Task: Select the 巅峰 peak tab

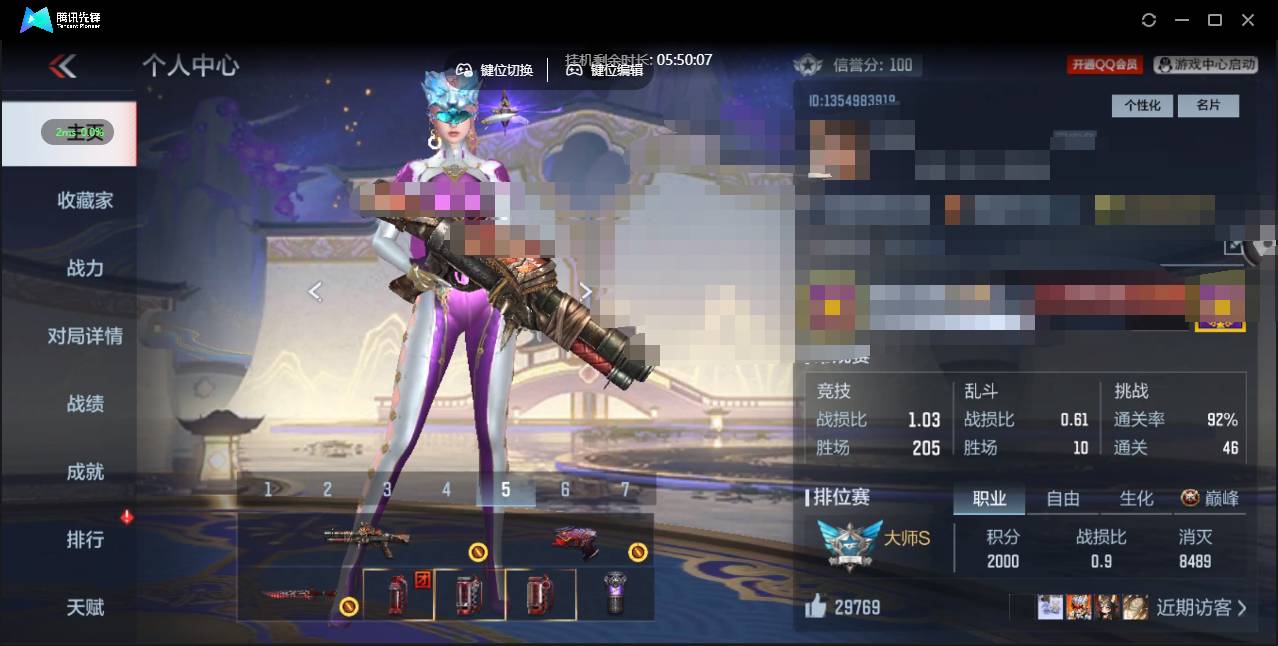Action: pyautogui.click(x=1211, y=498)
